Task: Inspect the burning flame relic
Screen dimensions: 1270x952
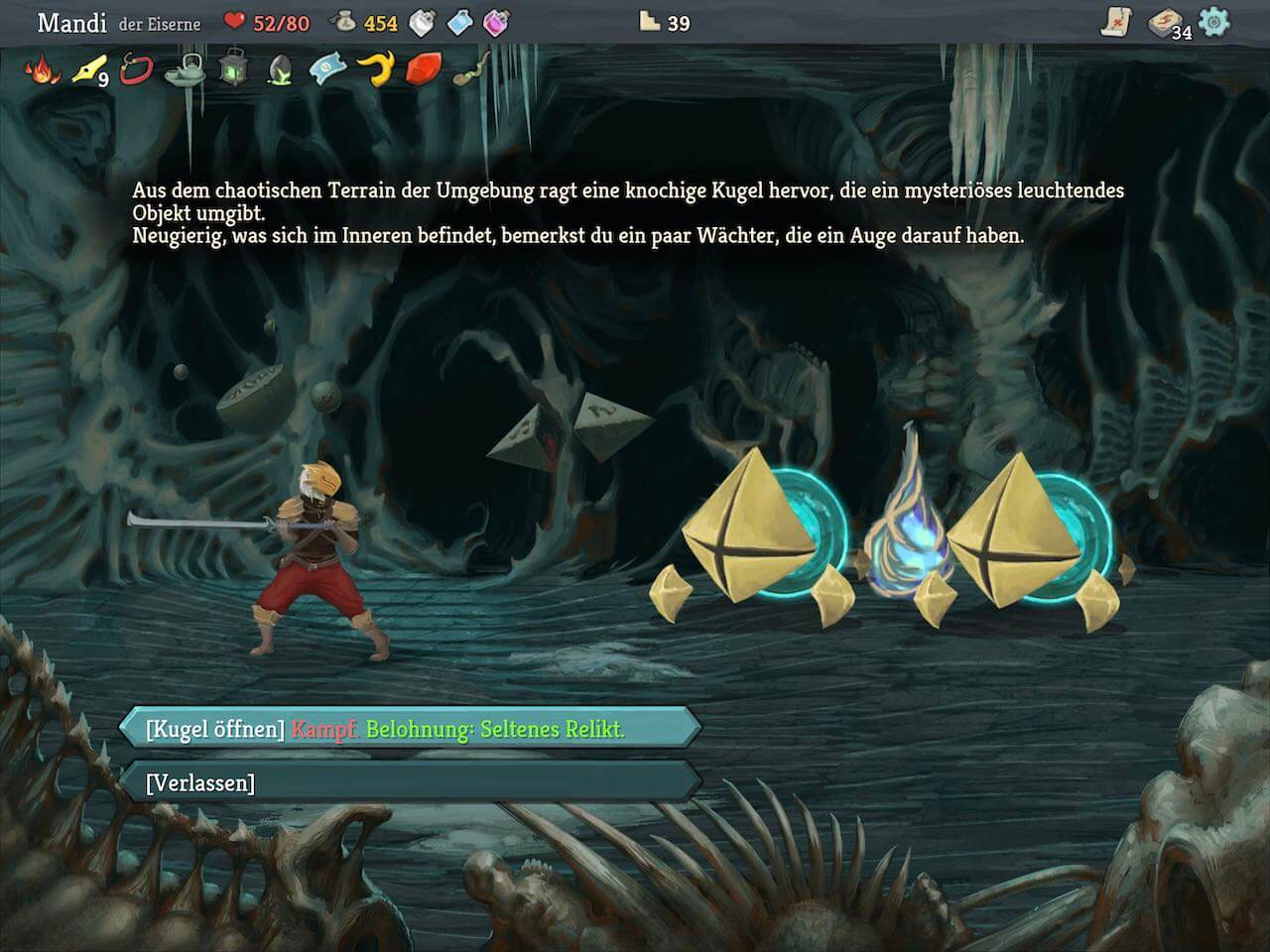Action: (x=42, y=69)
